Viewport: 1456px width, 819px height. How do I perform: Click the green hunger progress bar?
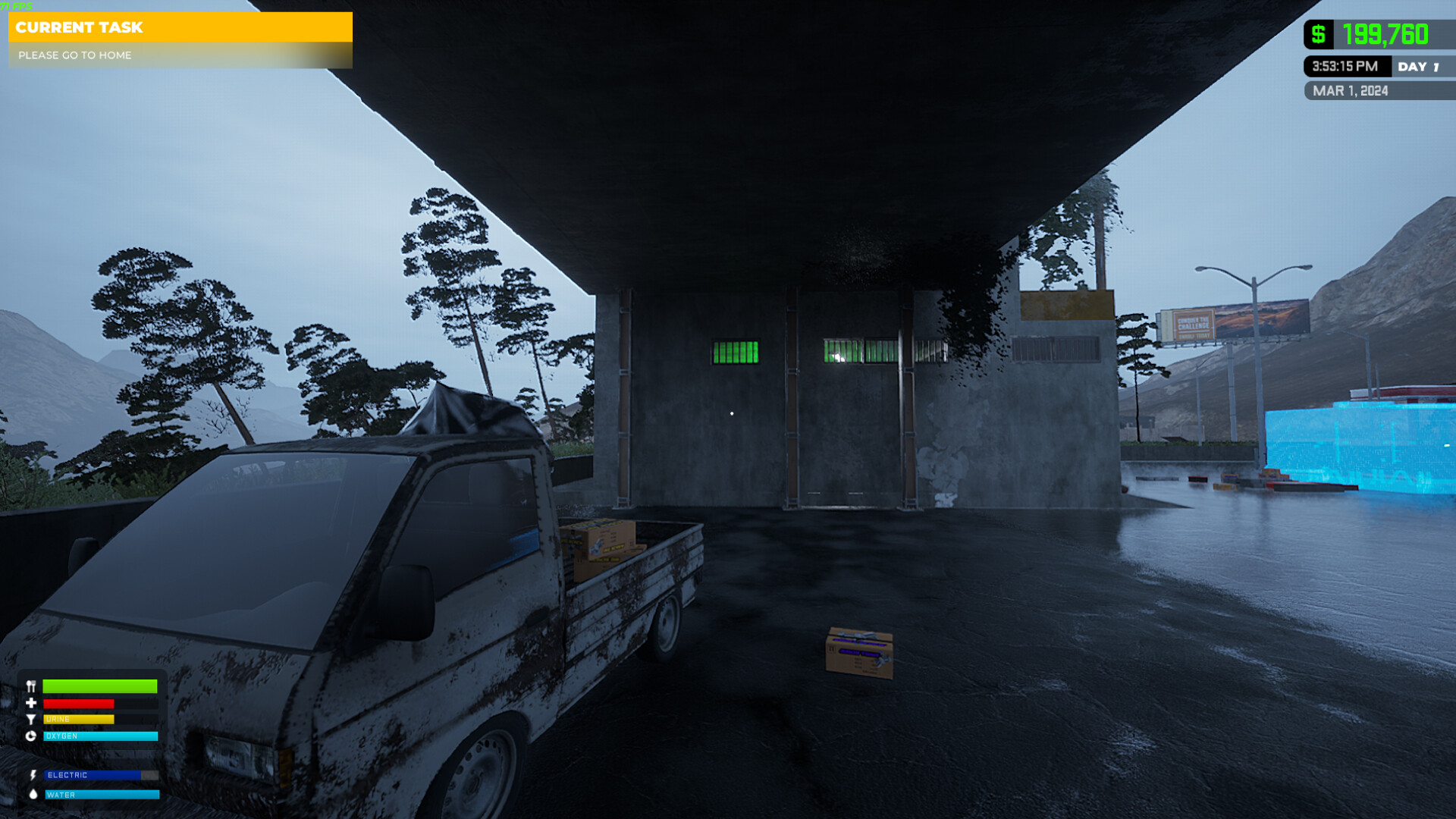tap(100, 686)
